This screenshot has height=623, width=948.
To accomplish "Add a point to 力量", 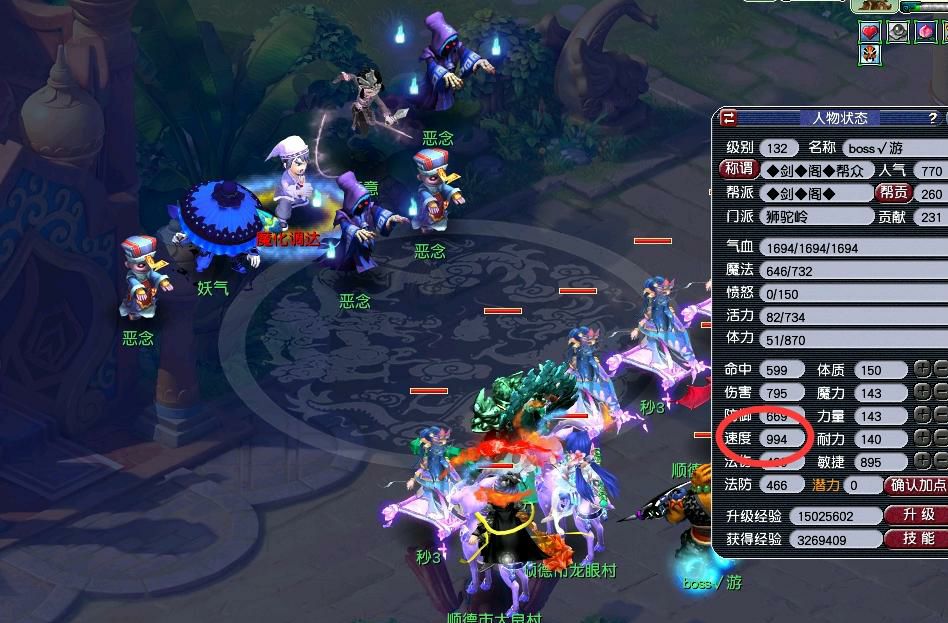I will 921,416.
